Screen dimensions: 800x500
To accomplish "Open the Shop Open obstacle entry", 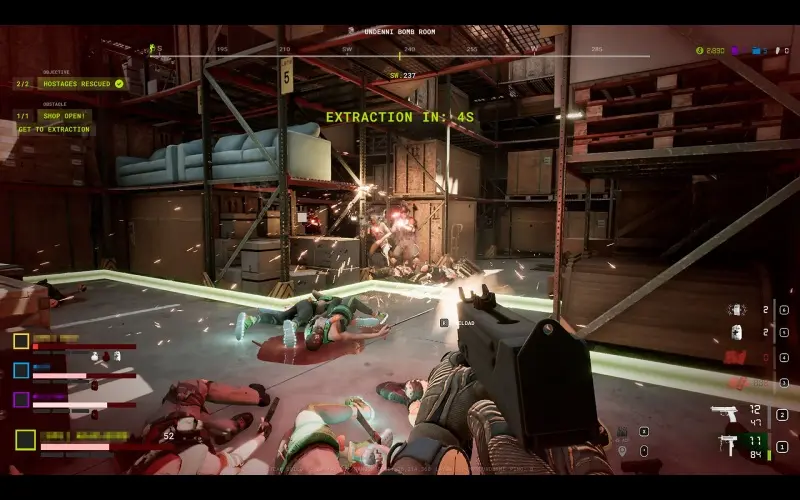I will (x=65, y=116).
